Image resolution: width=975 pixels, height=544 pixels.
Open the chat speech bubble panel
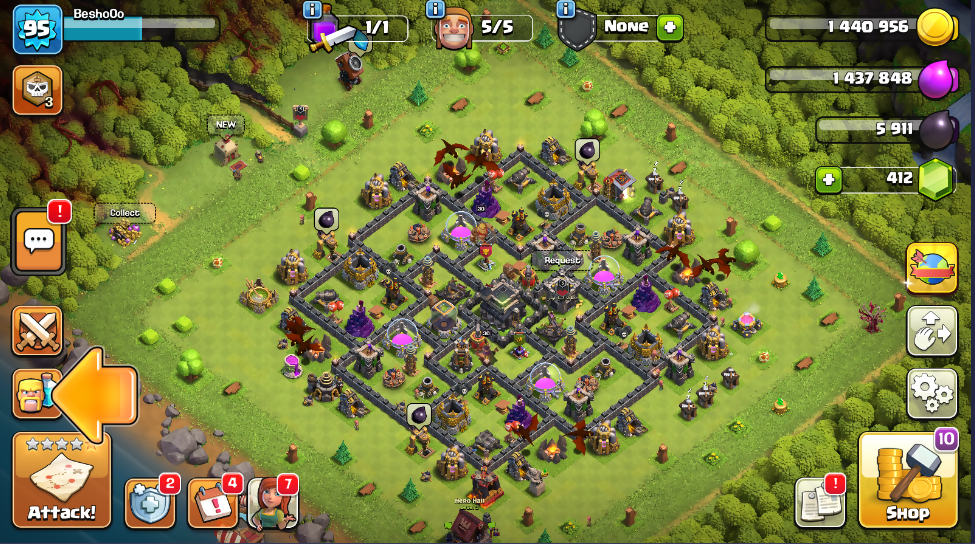coord(39,241)
